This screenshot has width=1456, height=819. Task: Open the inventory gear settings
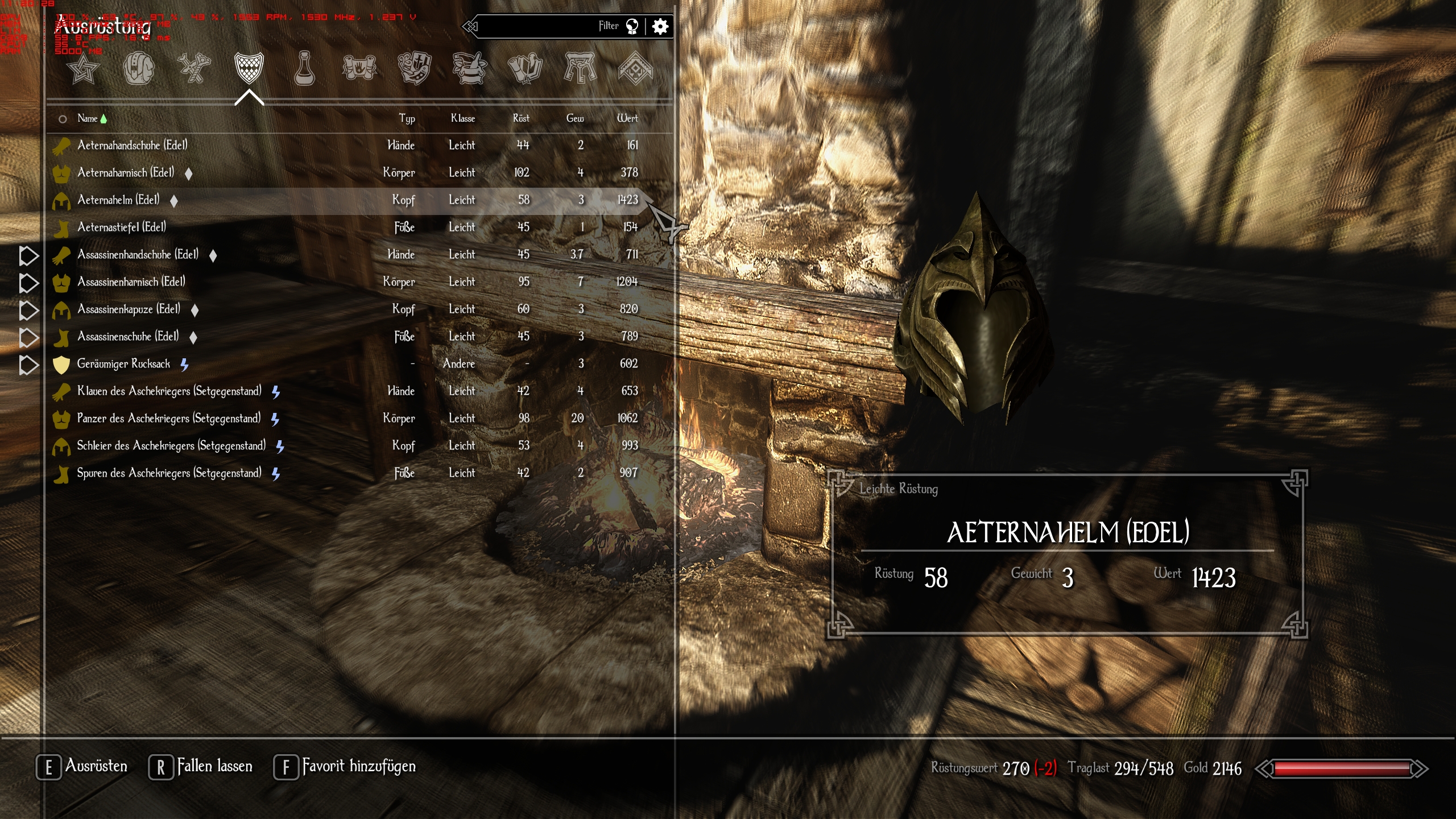point(660,26)
